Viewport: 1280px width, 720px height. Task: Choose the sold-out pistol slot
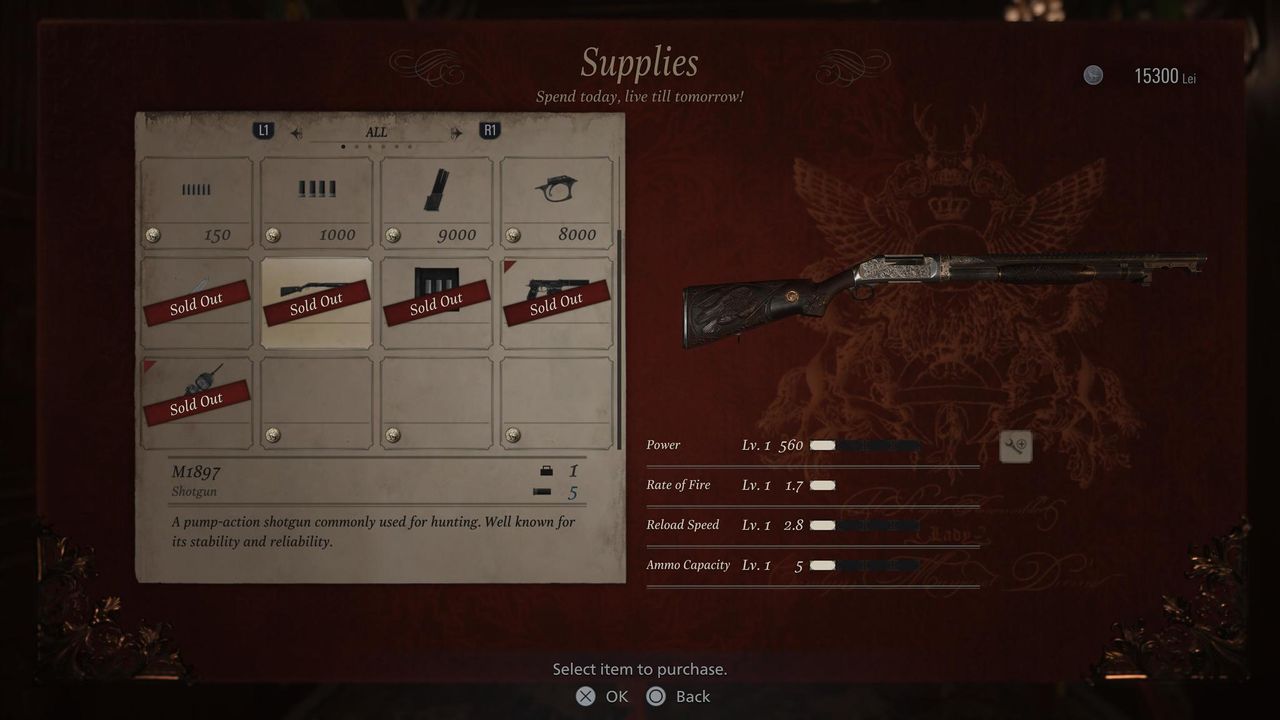point(556,303)
